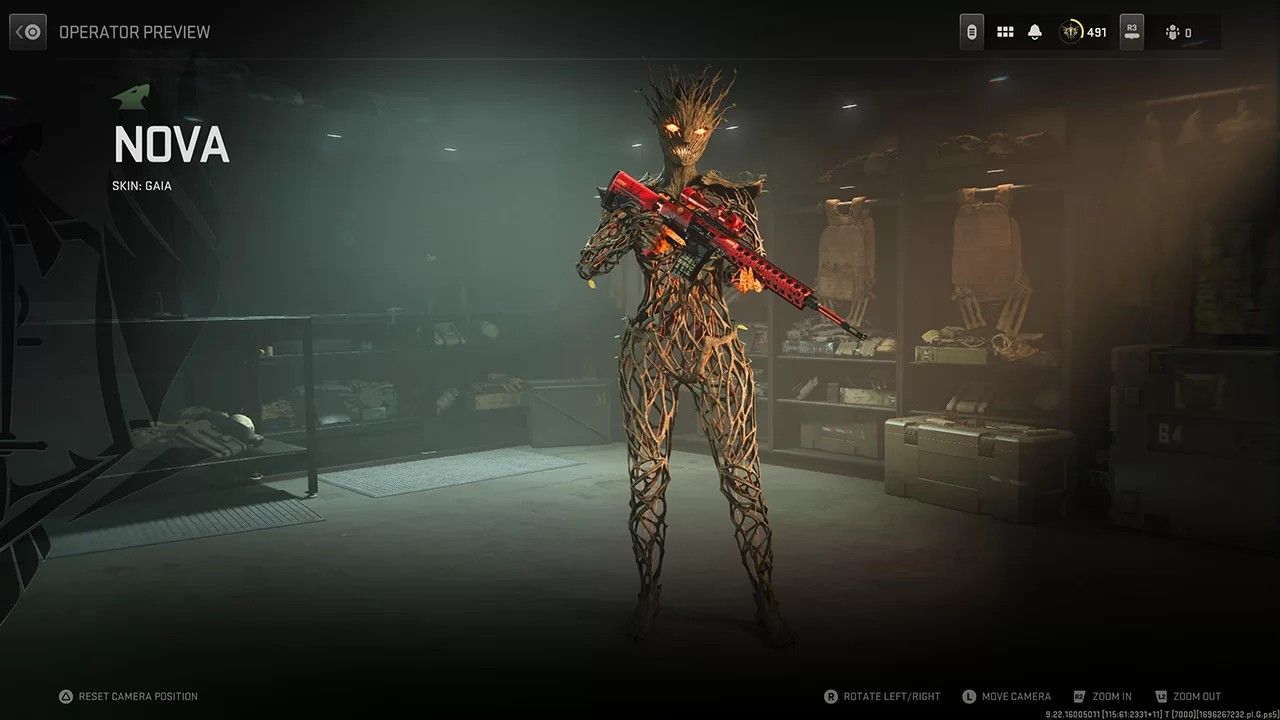Click the Skin: Gaia label

point(141,185)
